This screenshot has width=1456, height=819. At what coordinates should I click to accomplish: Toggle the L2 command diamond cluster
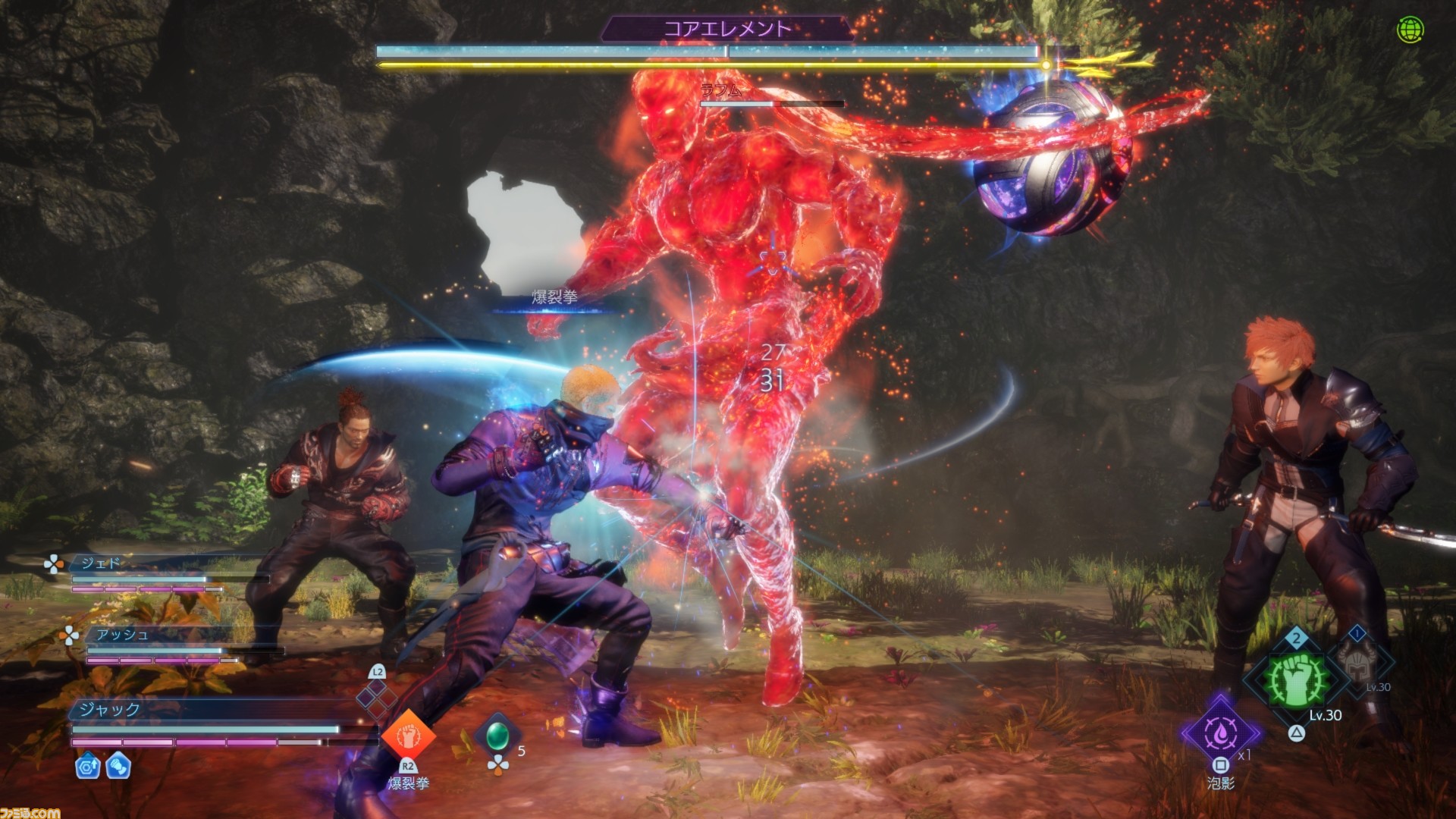tap(377, 698)
